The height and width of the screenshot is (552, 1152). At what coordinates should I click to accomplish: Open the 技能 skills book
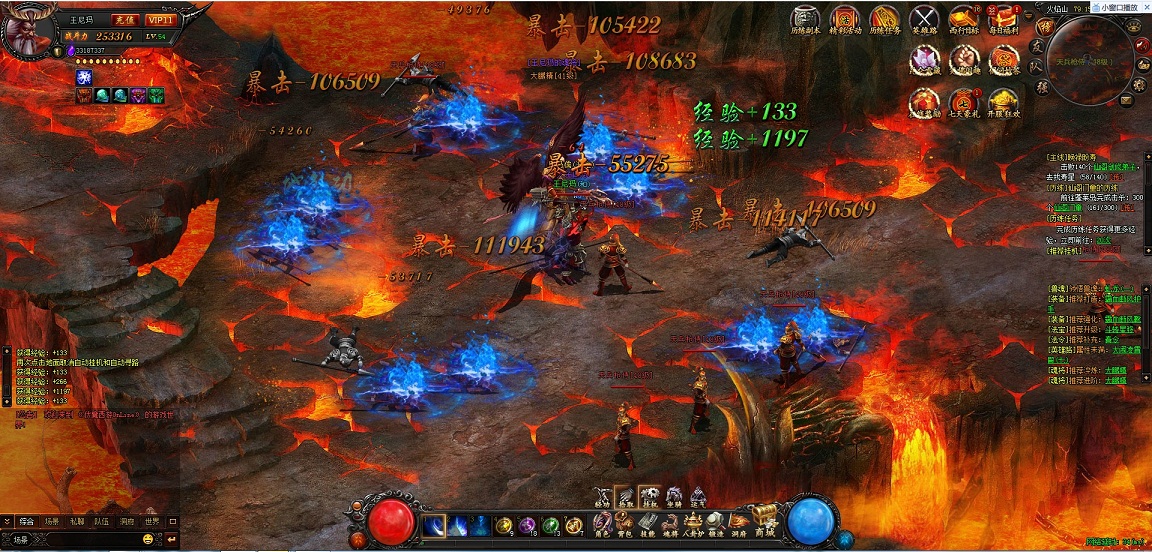point(647,522)
